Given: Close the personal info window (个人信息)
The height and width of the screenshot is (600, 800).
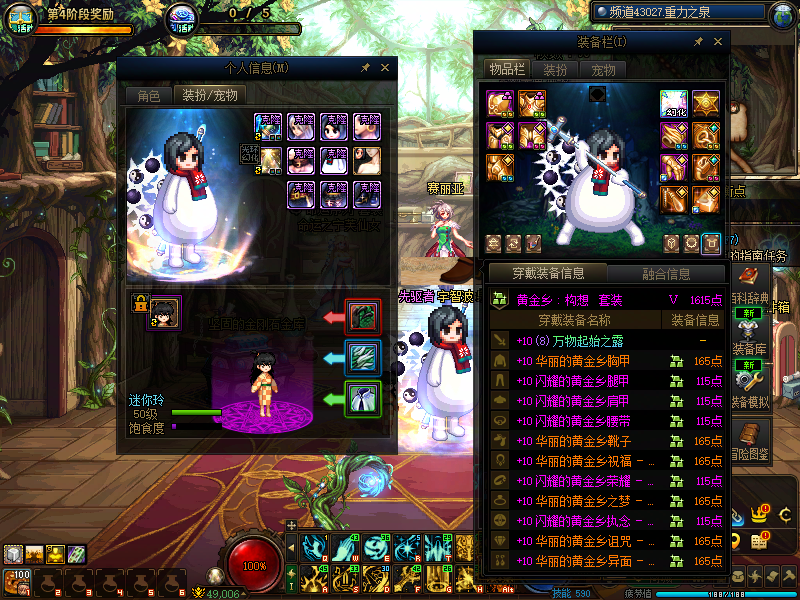Looking at the screenshot, I should point(384,68).
